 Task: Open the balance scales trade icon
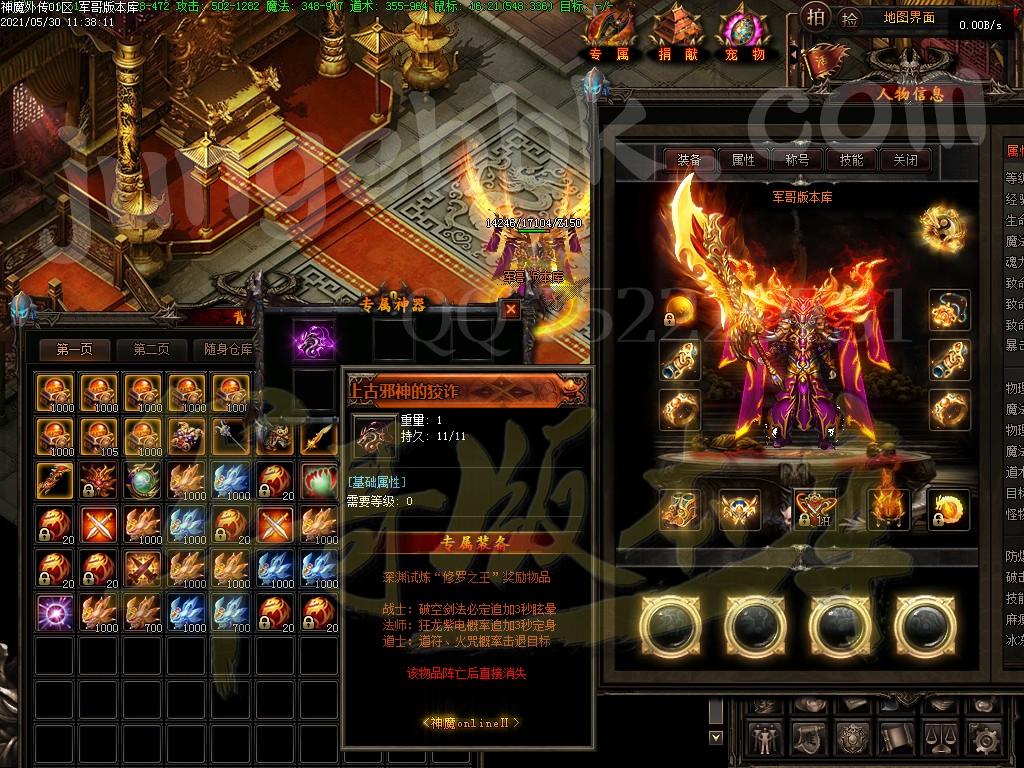[x=942, y=740]
